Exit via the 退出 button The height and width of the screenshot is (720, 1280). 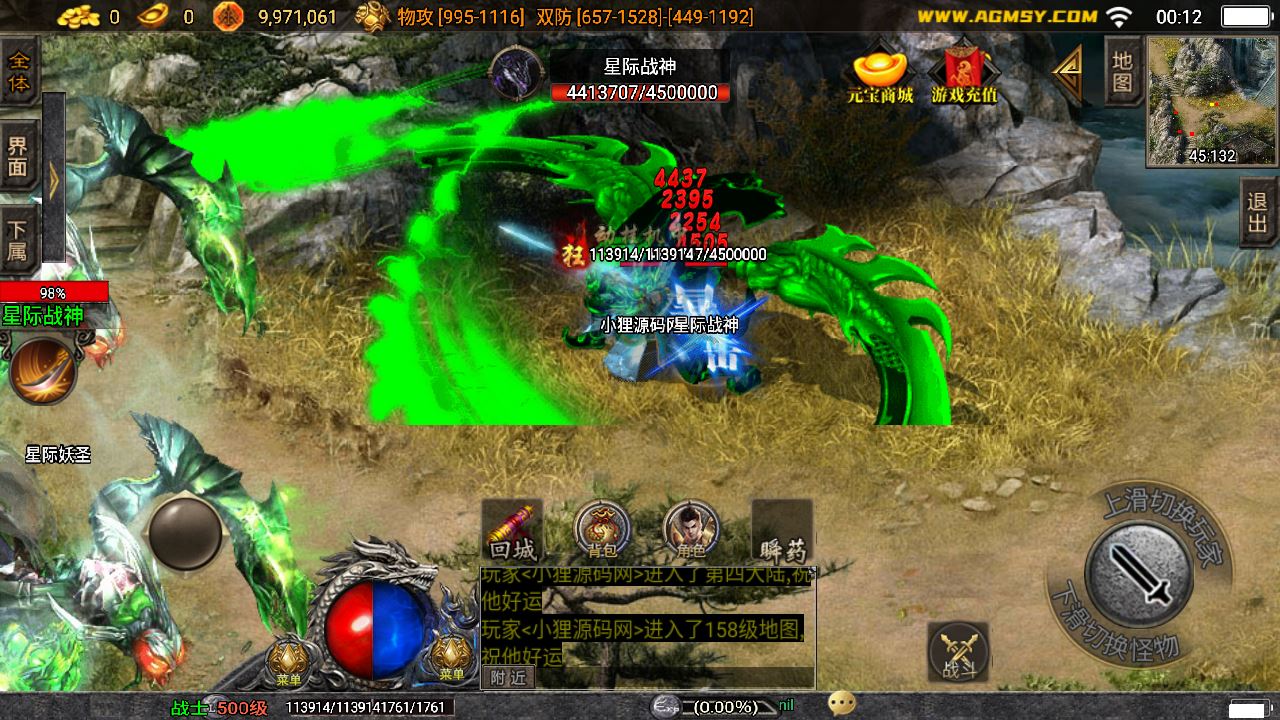tap(1258, 213)
